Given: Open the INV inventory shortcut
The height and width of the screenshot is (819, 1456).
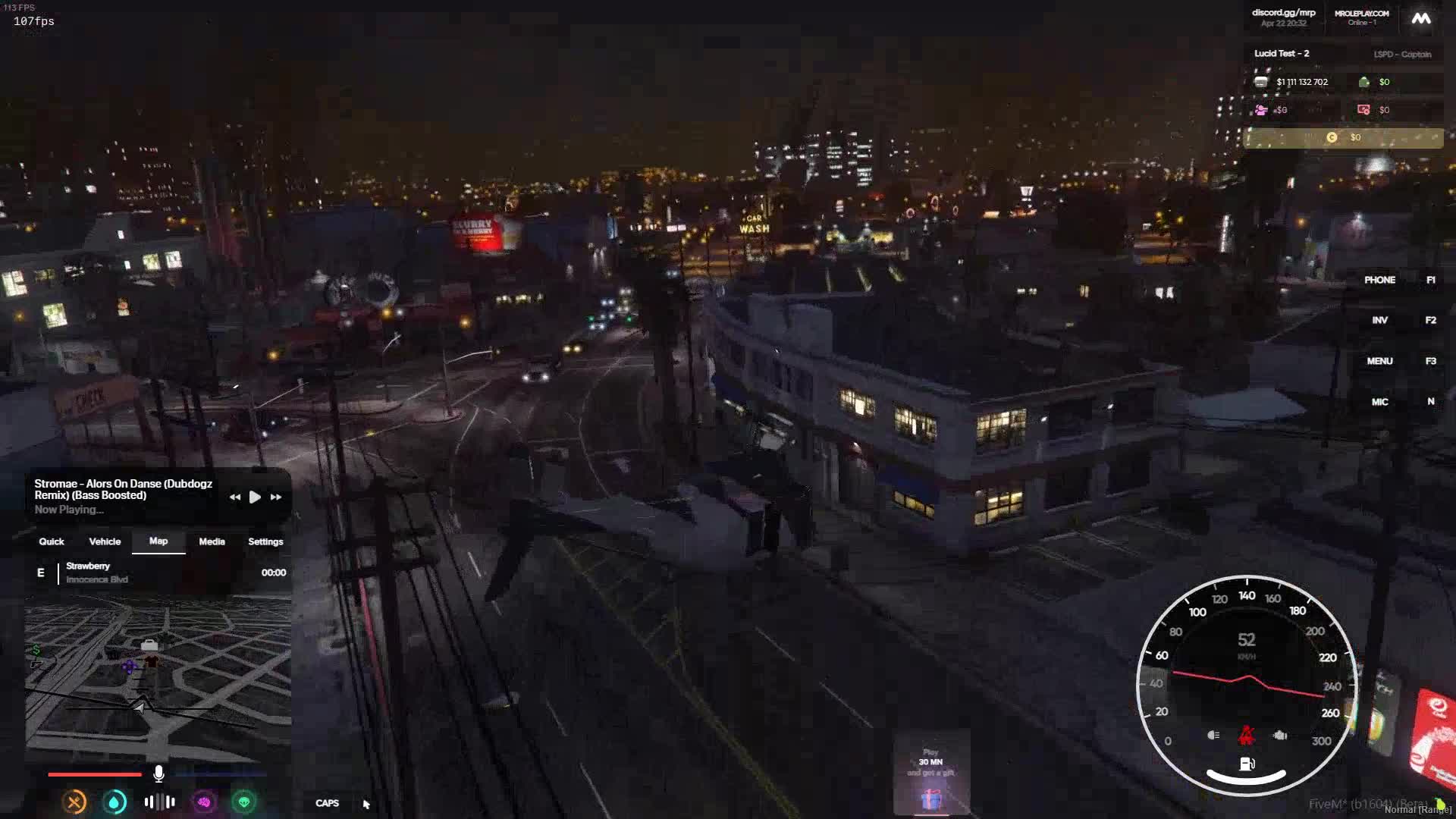Looking at the screenshot, I should 1379,320.
